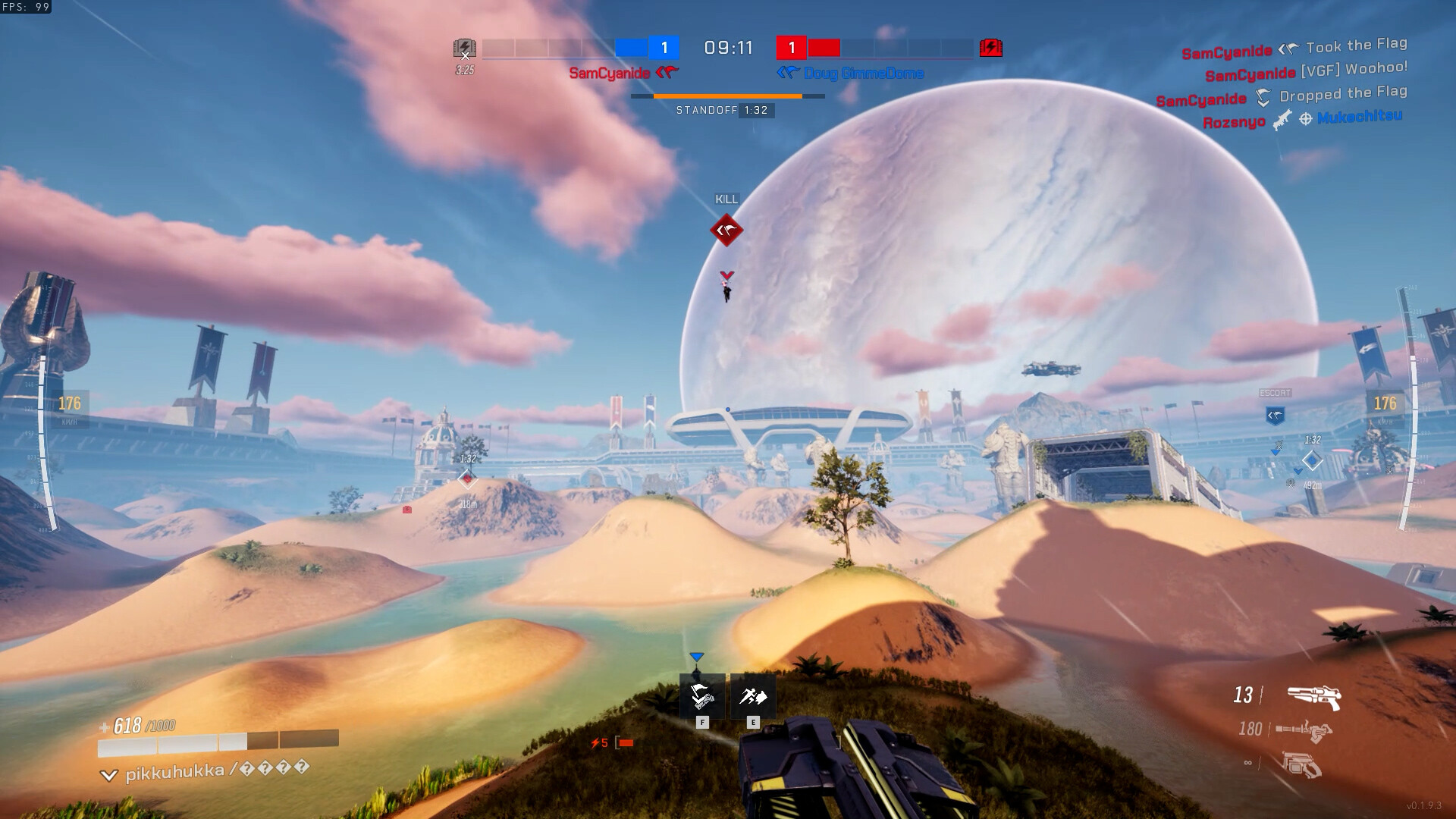The width and height of the screenshot is (1456, 819).
Task: Click the red team generator icon
Action: tap(991, 47)
